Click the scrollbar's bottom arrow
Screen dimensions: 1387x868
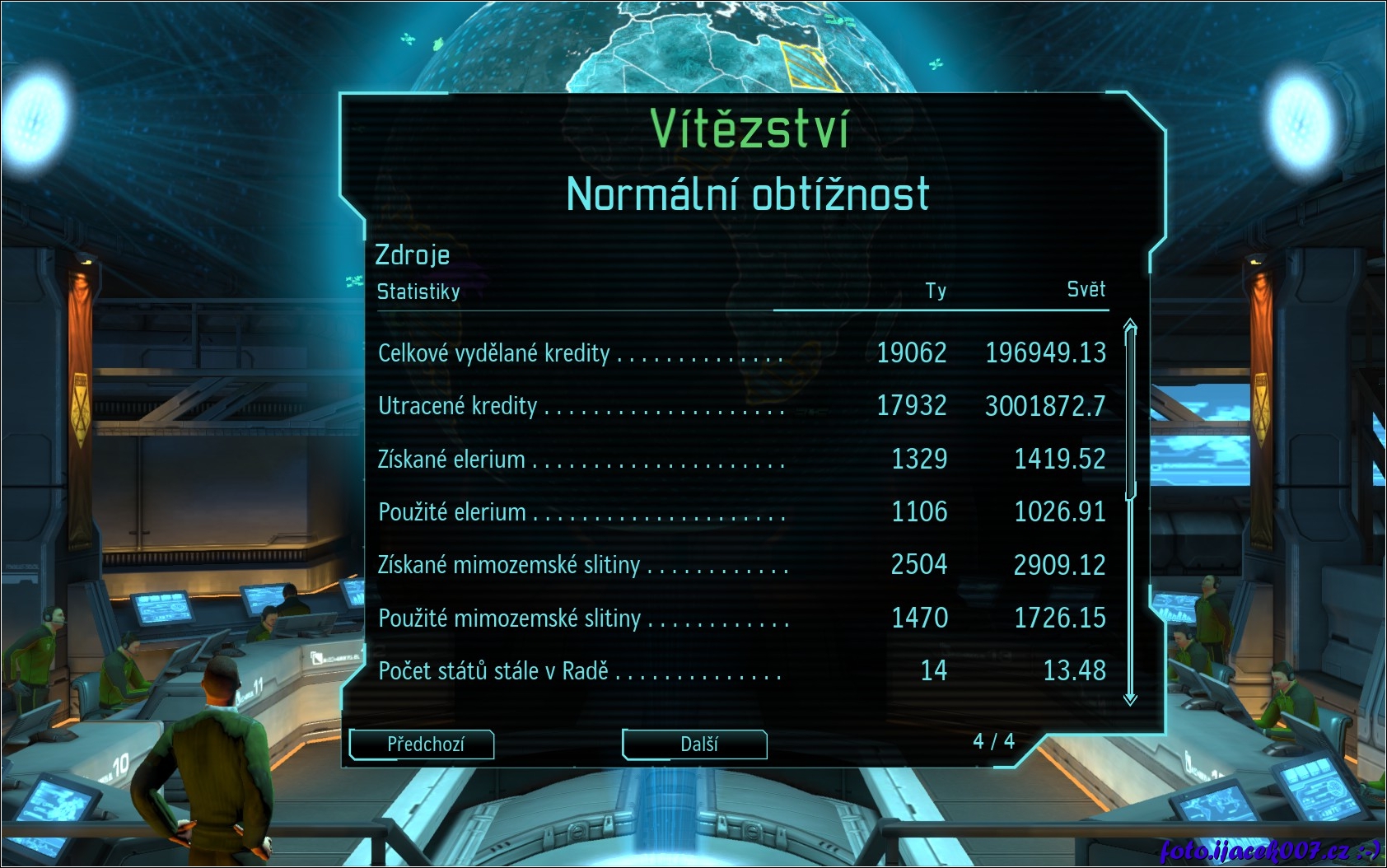(x=1130, y=699)
